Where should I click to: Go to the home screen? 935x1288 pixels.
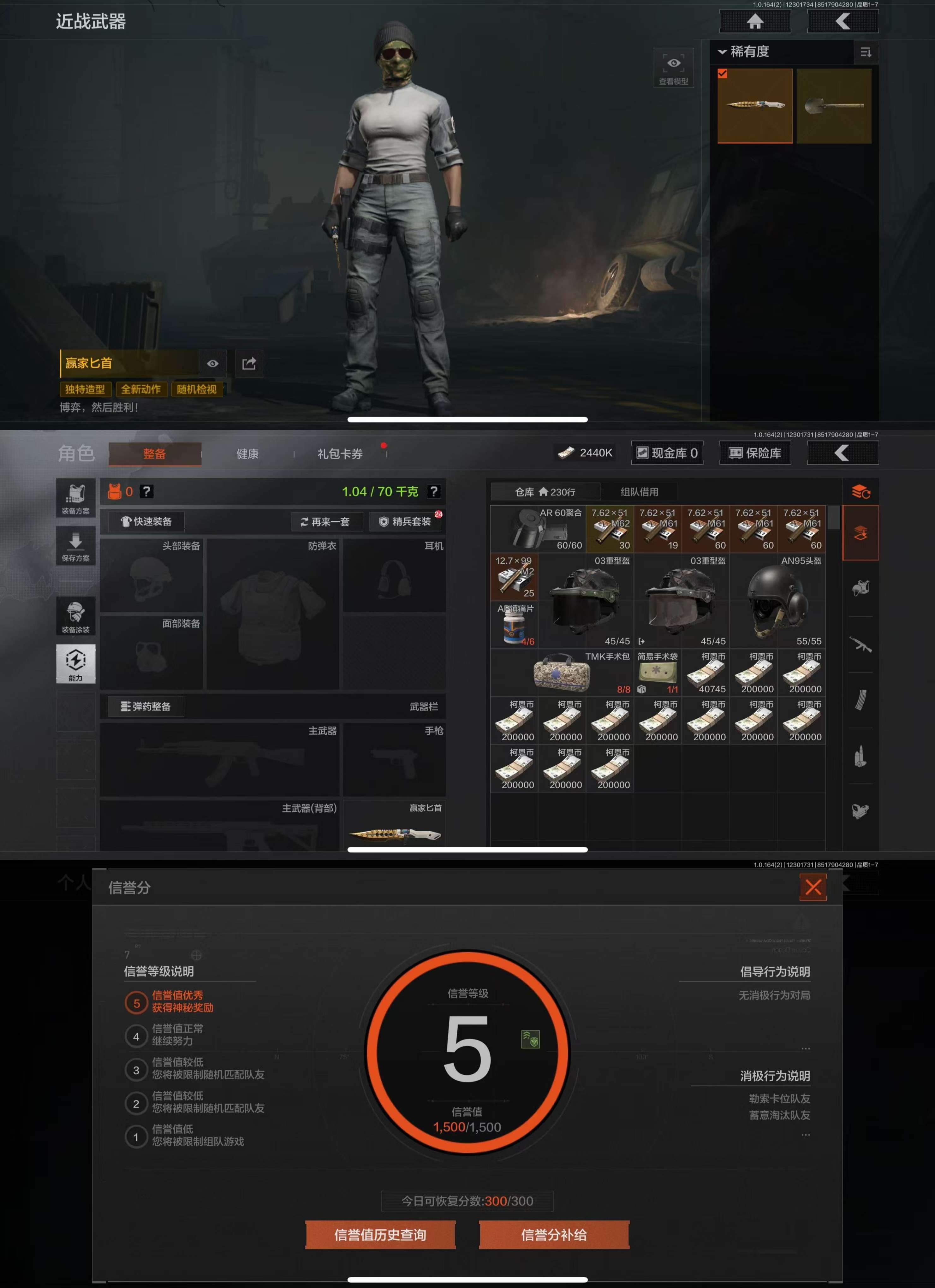754,21
